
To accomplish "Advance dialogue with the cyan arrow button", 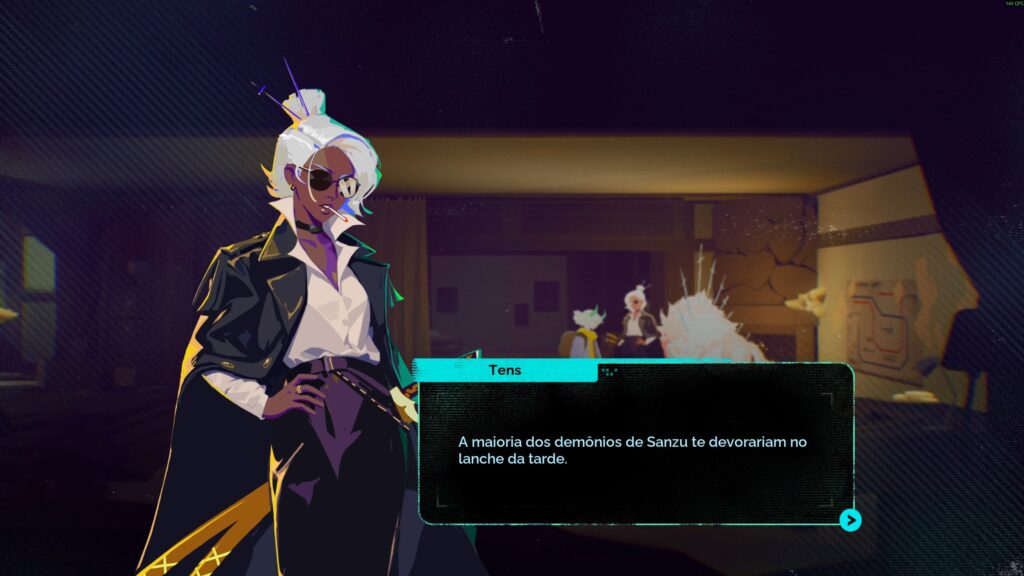I will pyautogui.click(x=850, y=520).
